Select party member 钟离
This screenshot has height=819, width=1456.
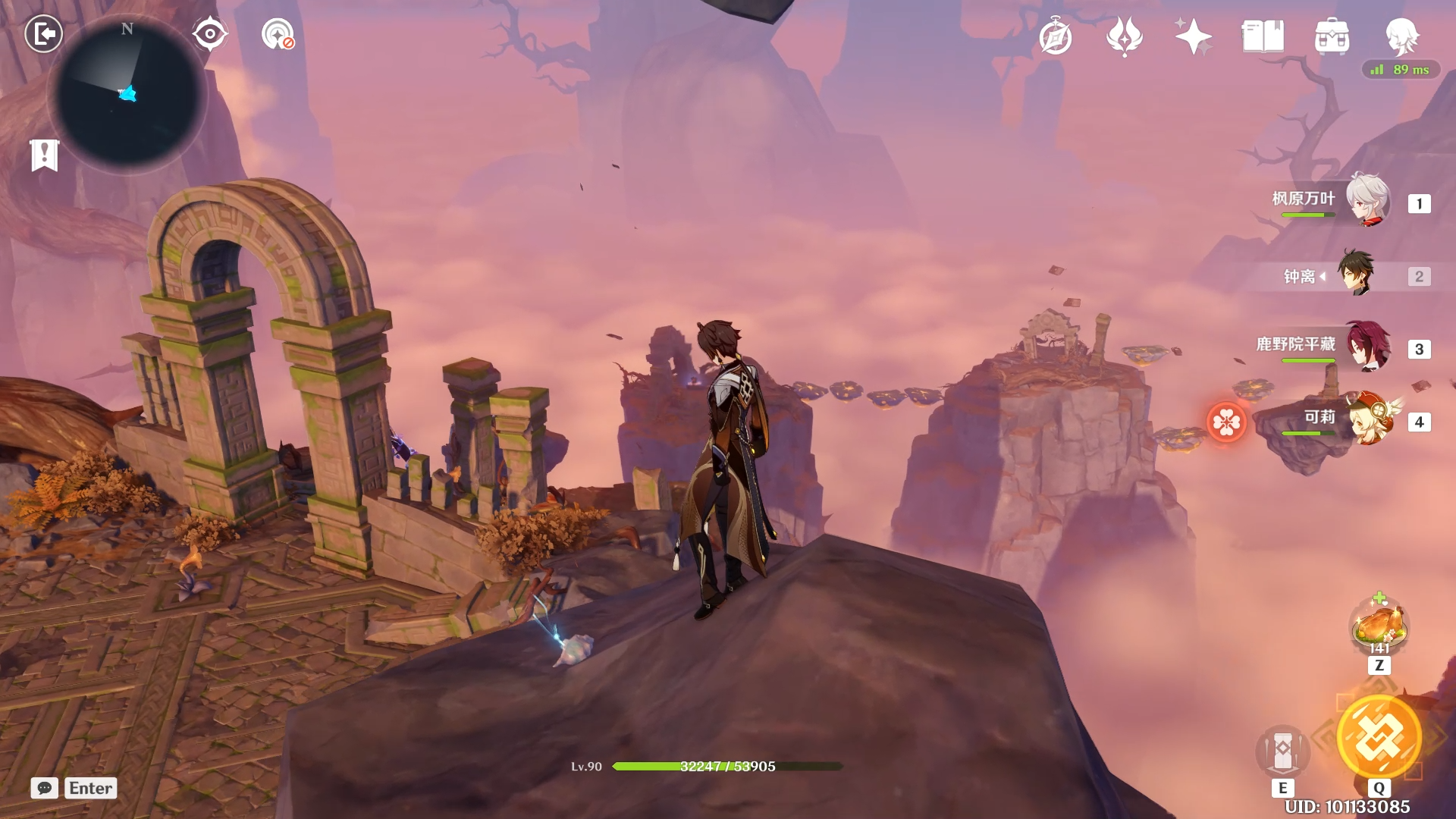coord(1355,274)
